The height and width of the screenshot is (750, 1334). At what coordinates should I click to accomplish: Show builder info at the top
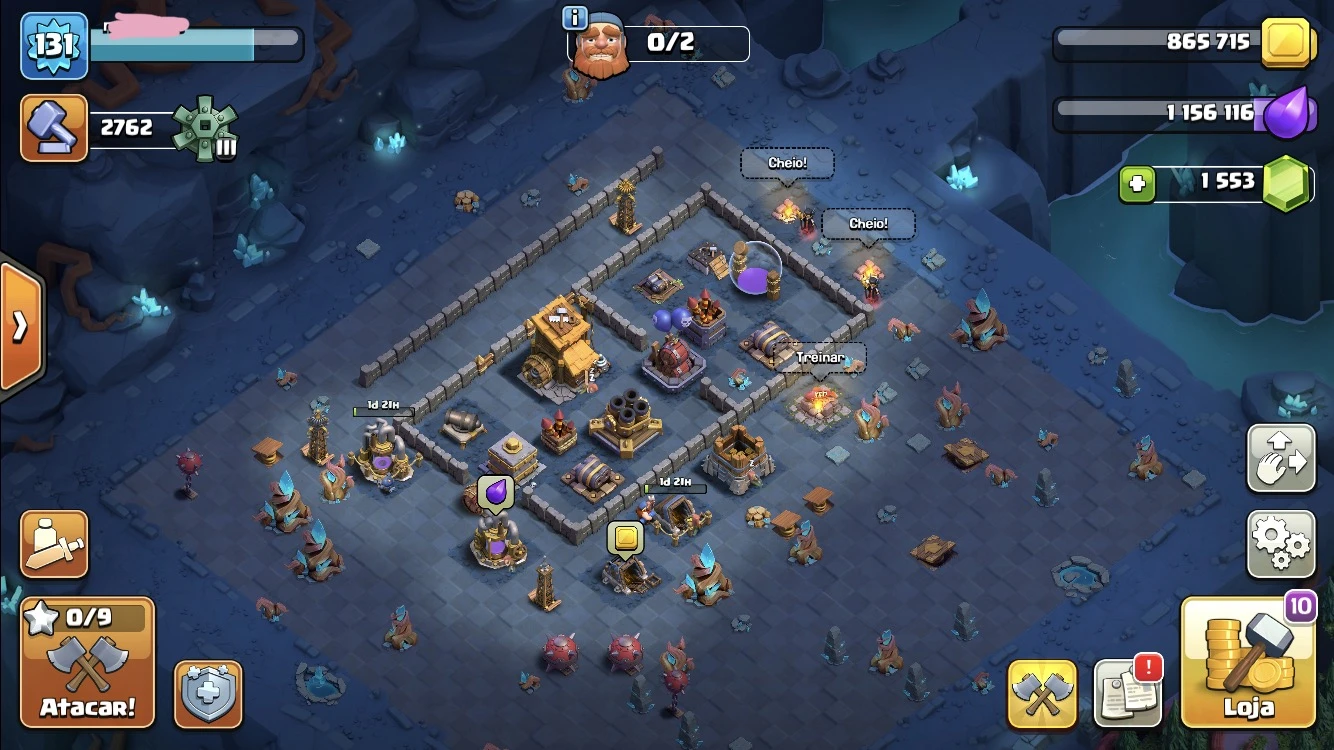(x=575, y=18)
